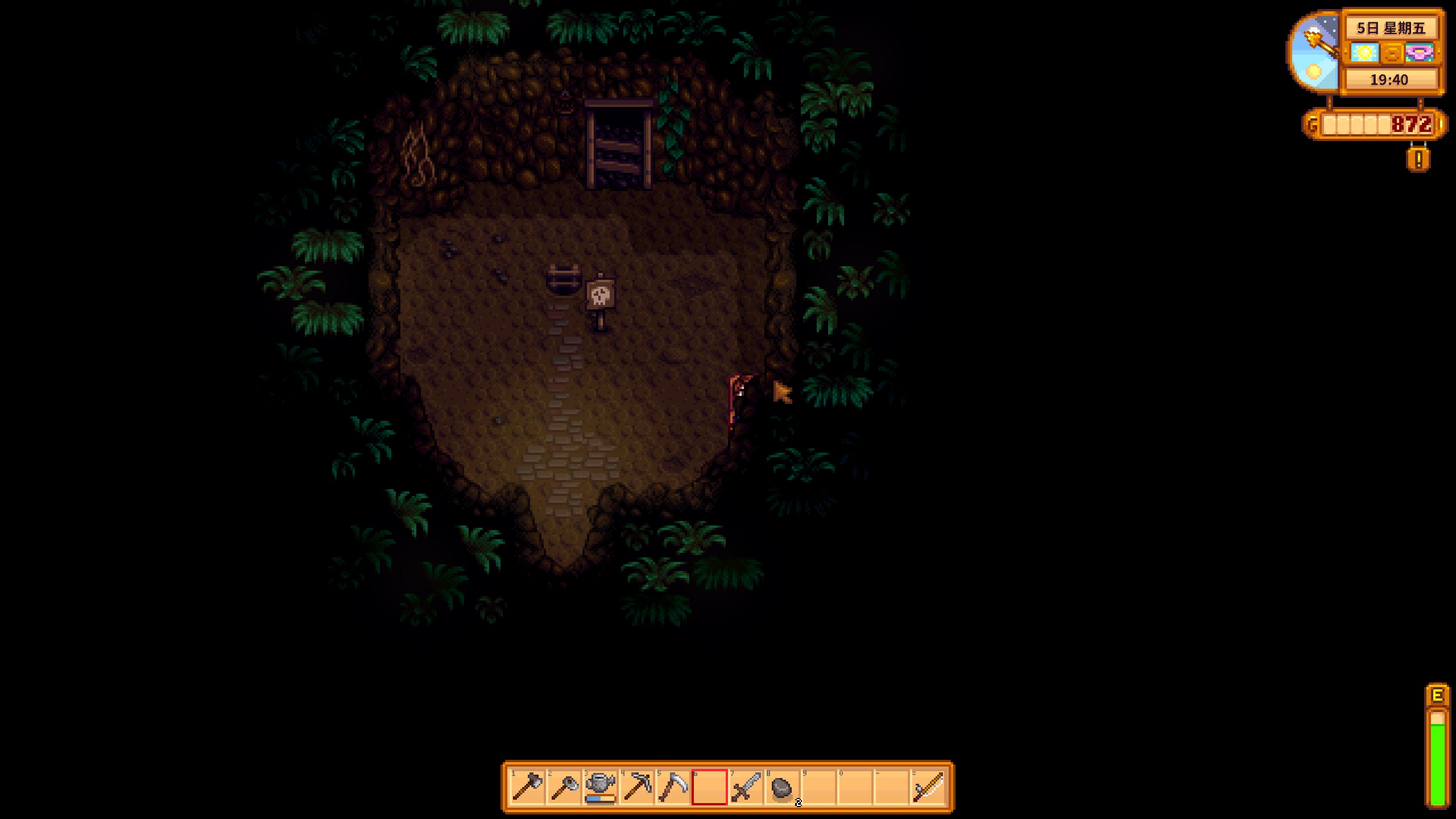Choose the watering can slot
This screenshot has height=819, width=1456.
600,787
